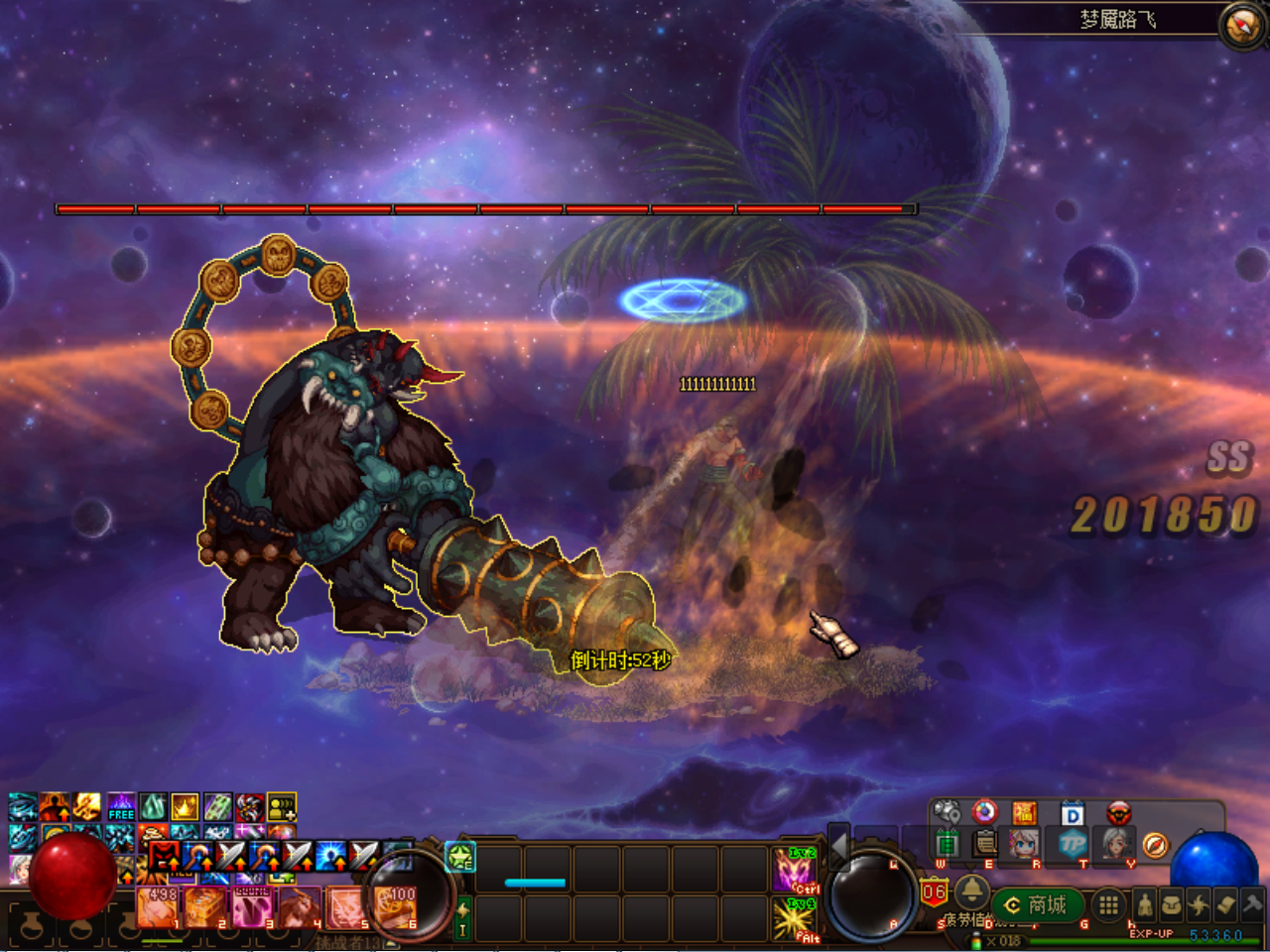The image size is (1270, 952).
Task: Open the character info silhouette icon
Action: (1145, 904)
